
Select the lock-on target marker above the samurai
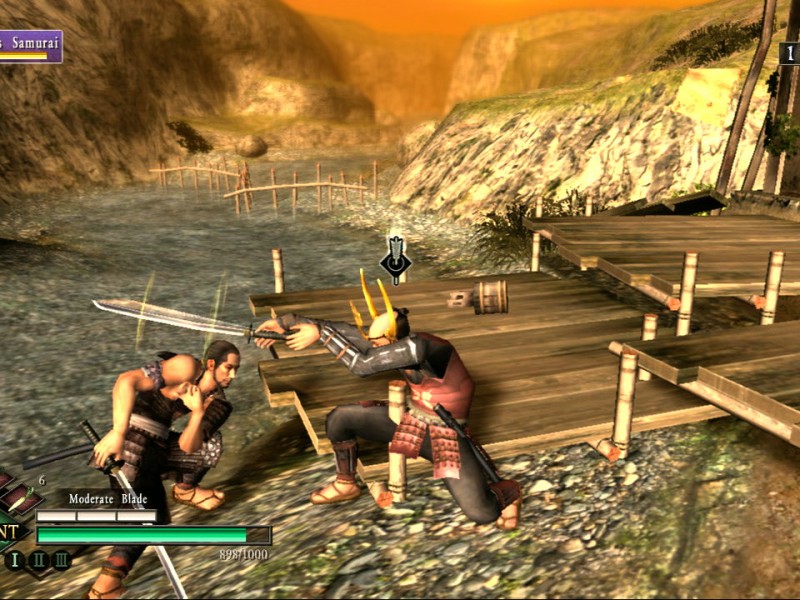[396, 262]
